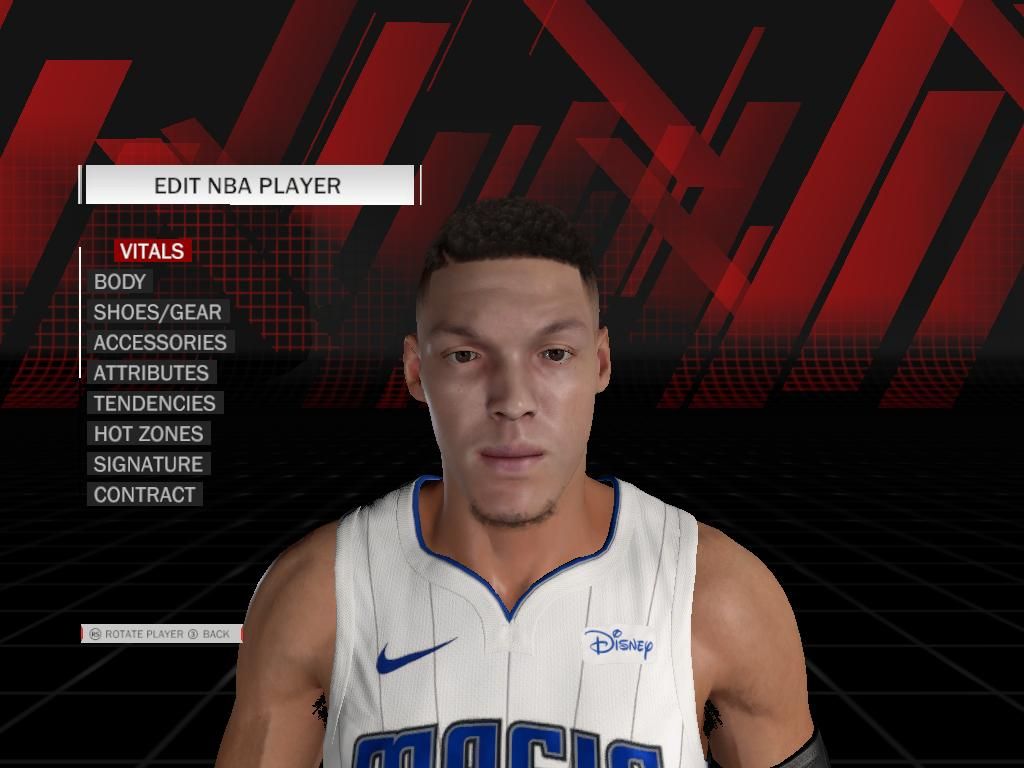The width and height of the screenshot is (1024, 768).
Task: Select Tendencies in the player menu
Action: tap(154, 403)
